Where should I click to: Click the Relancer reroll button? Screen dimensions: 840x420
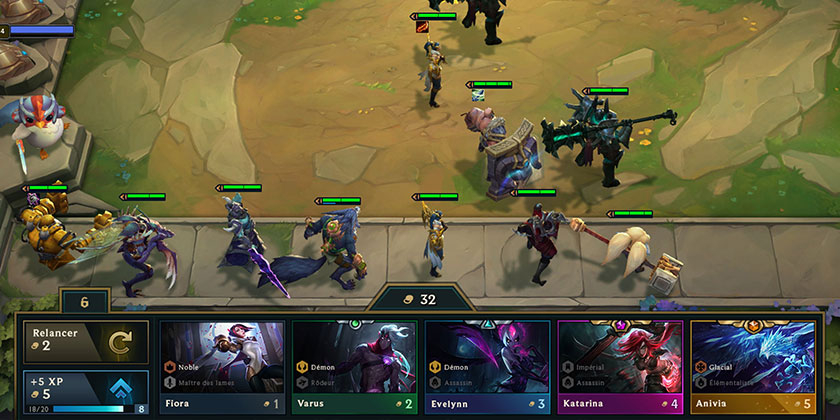pos(86,341)
